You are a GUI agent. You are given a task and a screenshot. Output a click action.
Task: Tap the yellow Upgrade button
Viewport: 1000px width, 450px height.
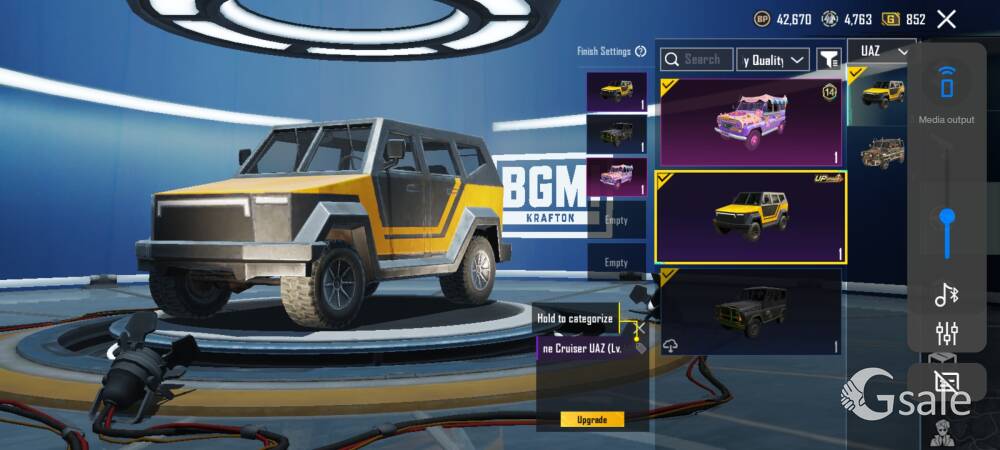[x=592, y=419]
